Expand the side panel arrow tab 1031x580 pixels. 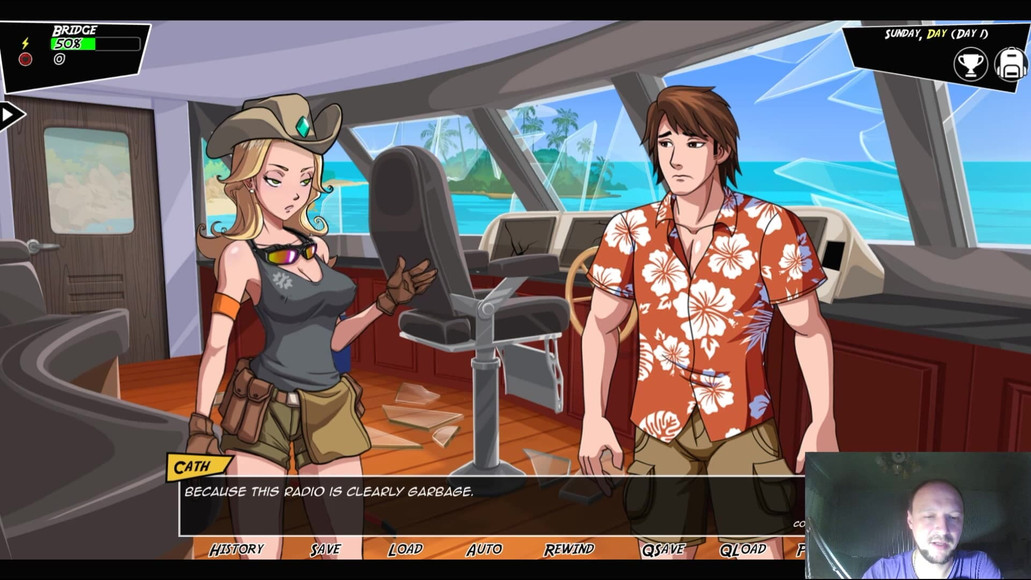click(x=10, y=115)
